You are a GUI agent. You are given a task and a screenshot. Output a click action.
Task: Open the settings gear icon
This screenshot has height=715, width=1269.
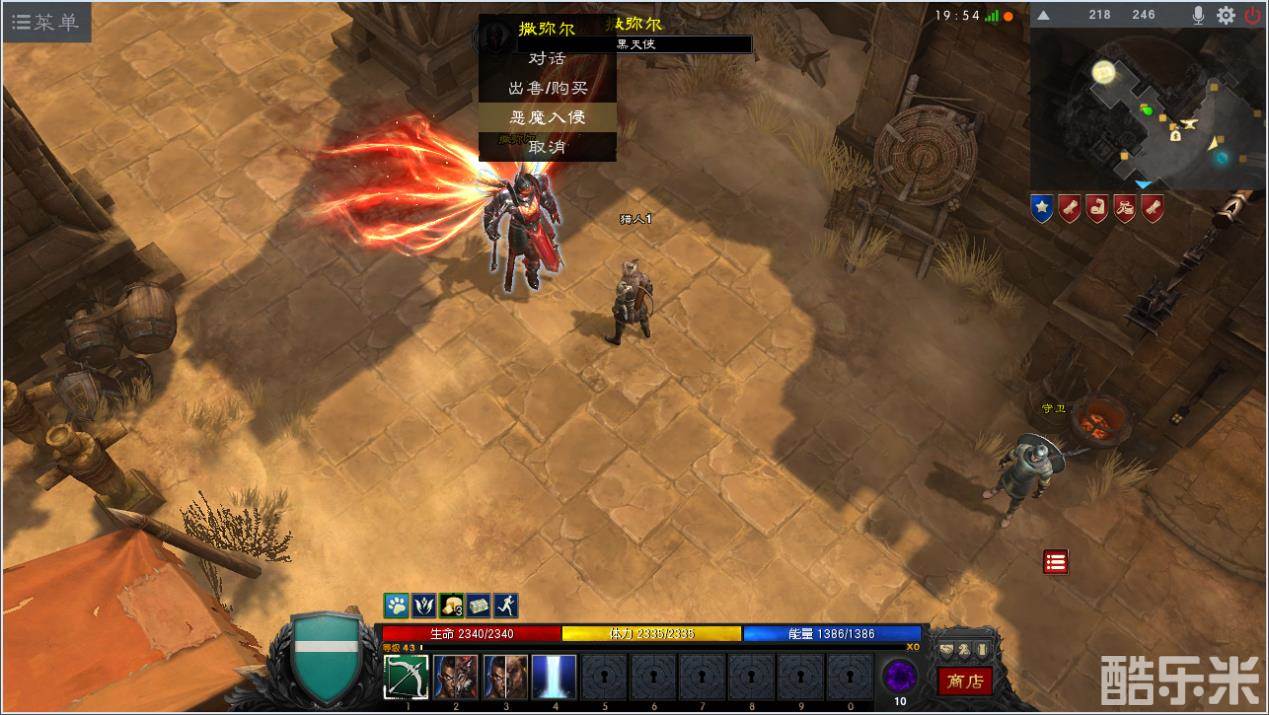coord(1225,15)
